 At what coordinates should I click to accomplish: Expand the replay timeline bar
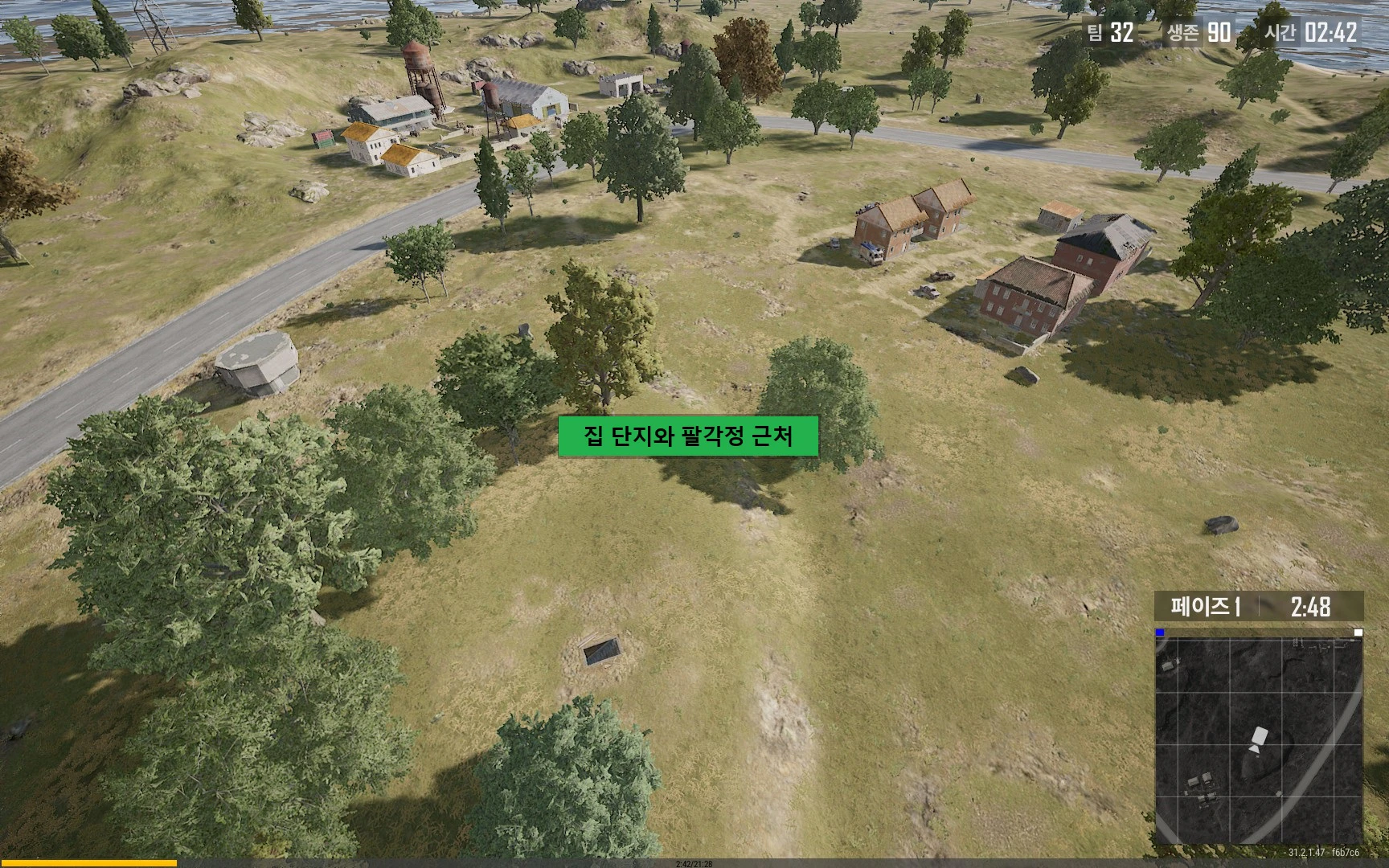coord(694,862)
